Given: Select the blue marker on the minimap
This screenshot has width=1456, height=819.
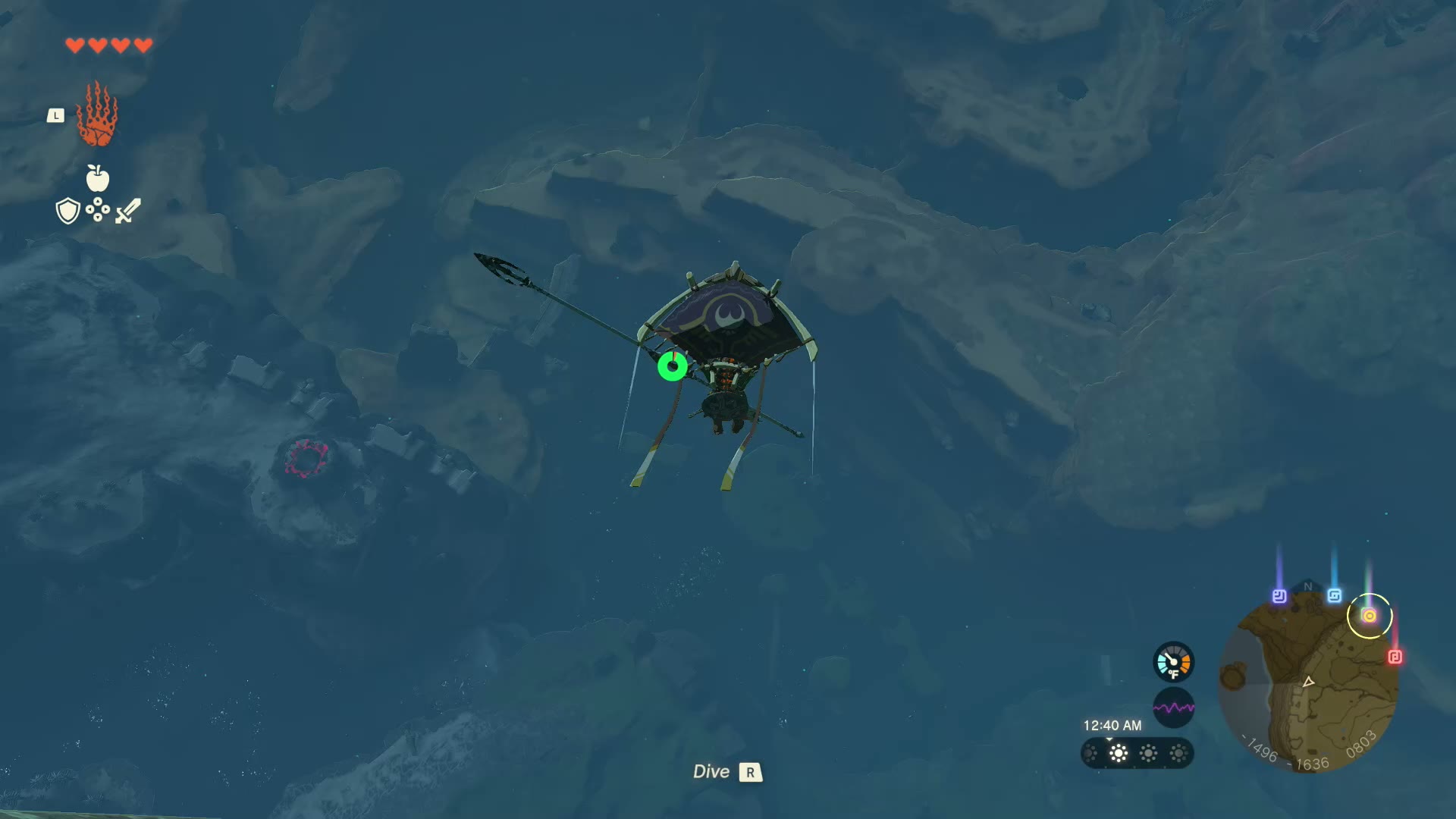Looking at the screenshot, I should point(1335,596).
